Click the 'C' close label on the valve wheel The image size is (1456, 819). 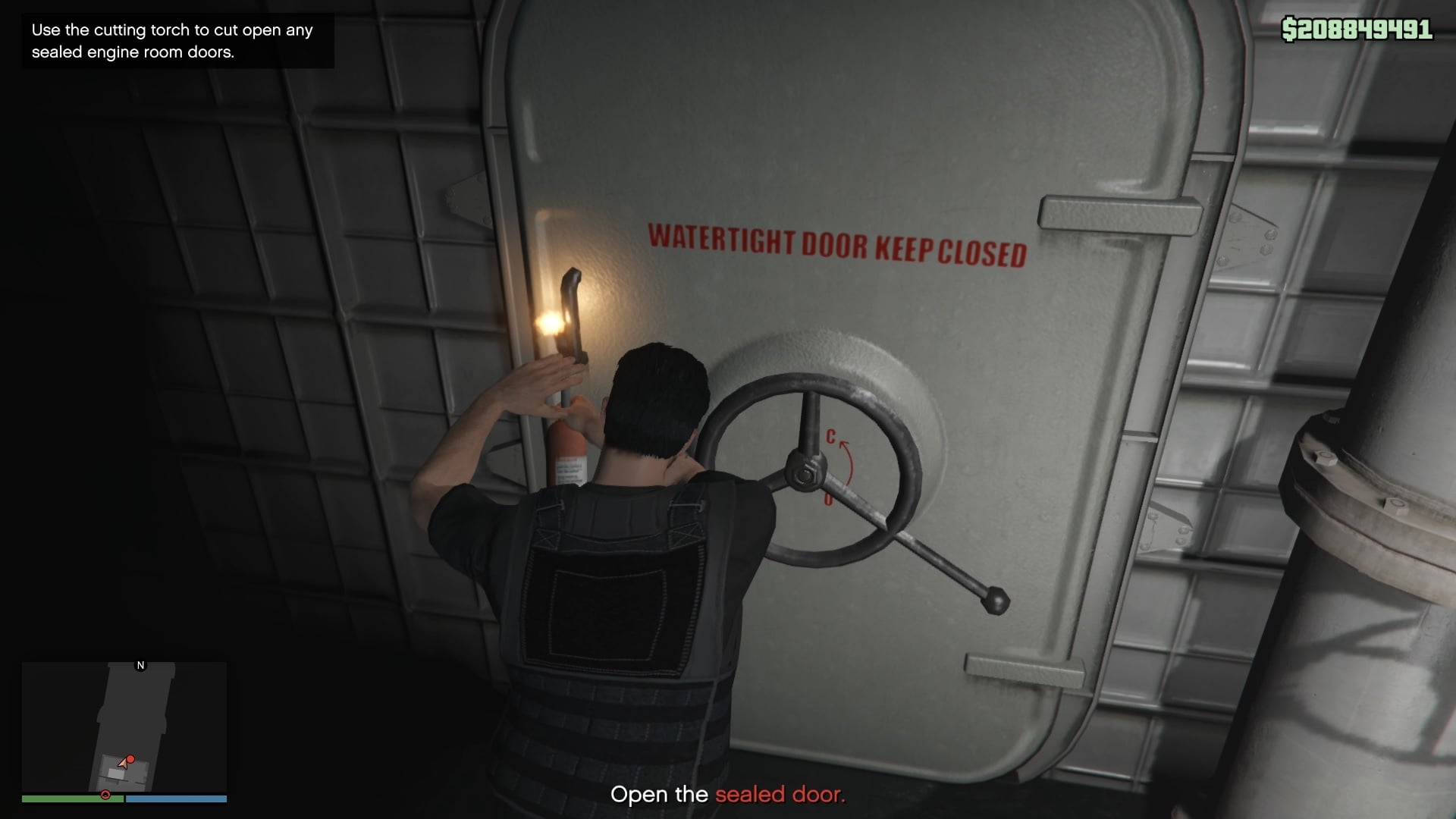[x=830, y=435]
